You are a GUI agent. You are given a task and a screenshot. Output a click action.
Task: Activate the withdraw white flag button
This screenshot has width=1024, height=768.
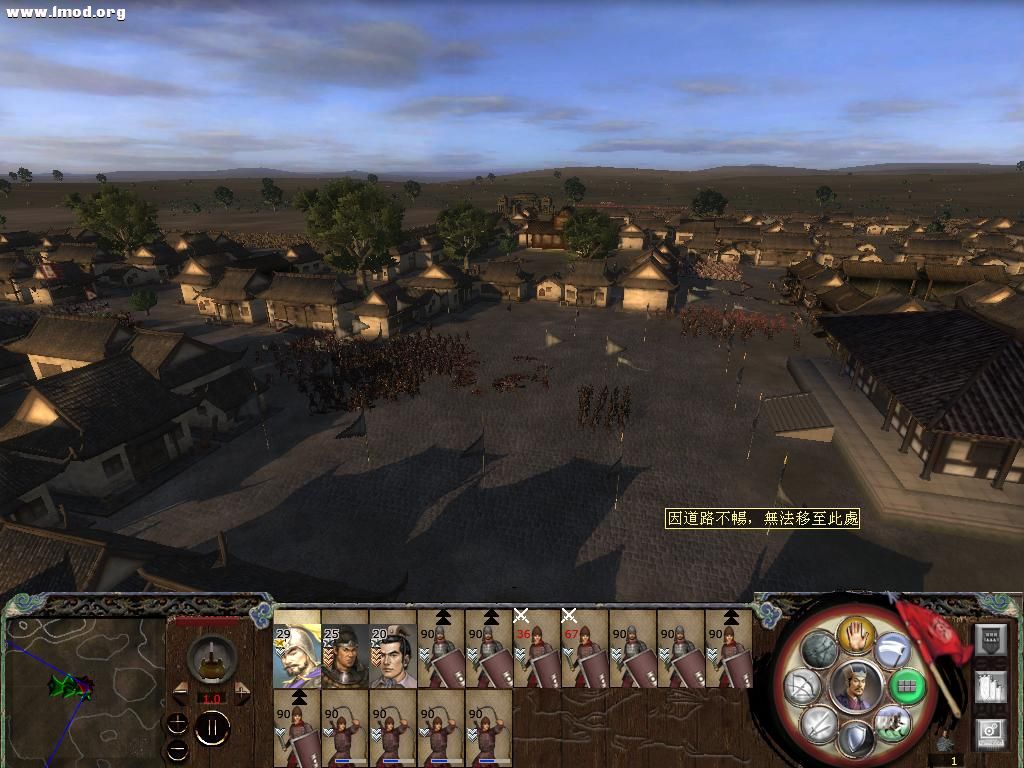click(x=892, y=651)
